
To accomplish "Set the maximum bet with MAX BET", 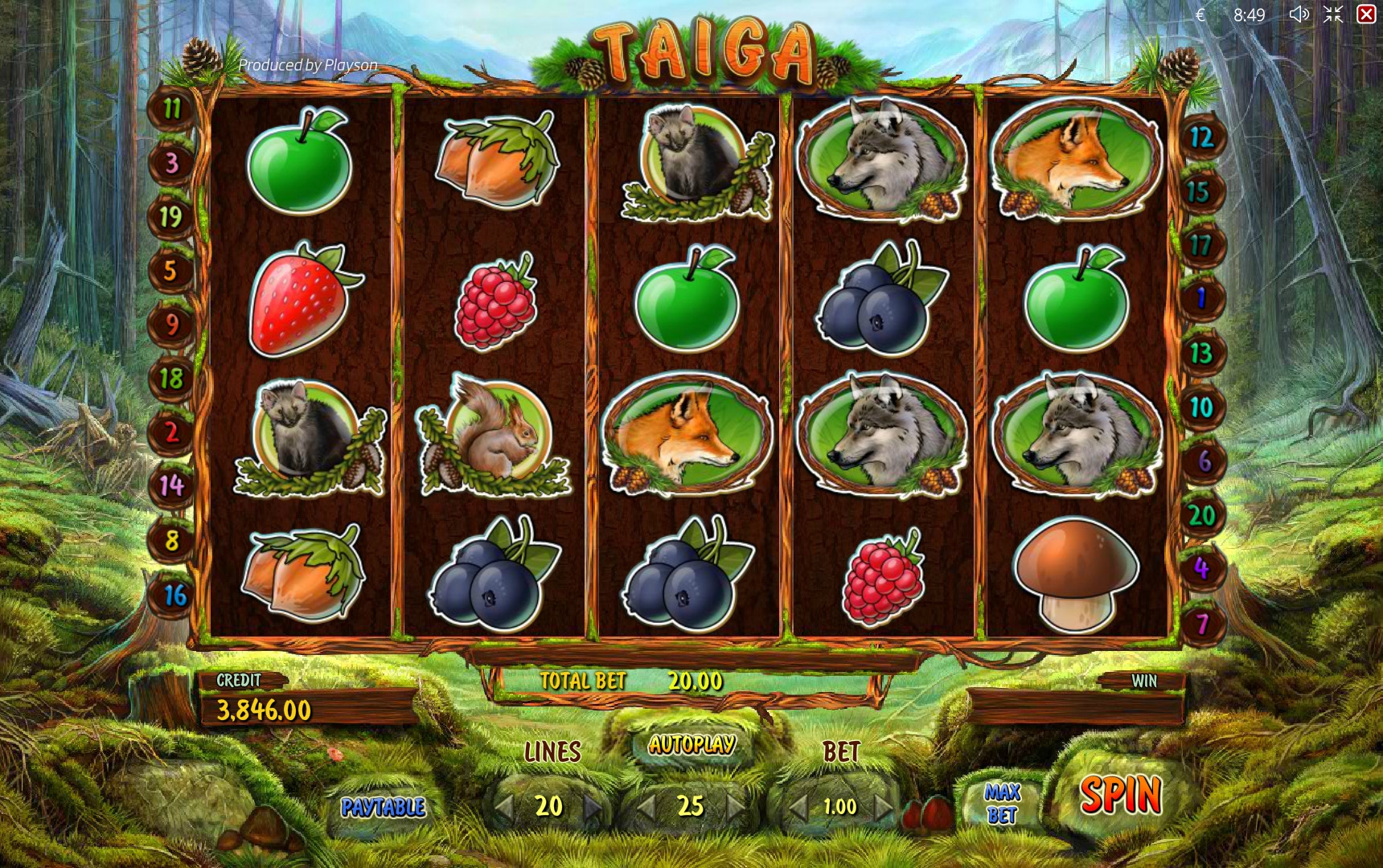I will pos(1002,804).
